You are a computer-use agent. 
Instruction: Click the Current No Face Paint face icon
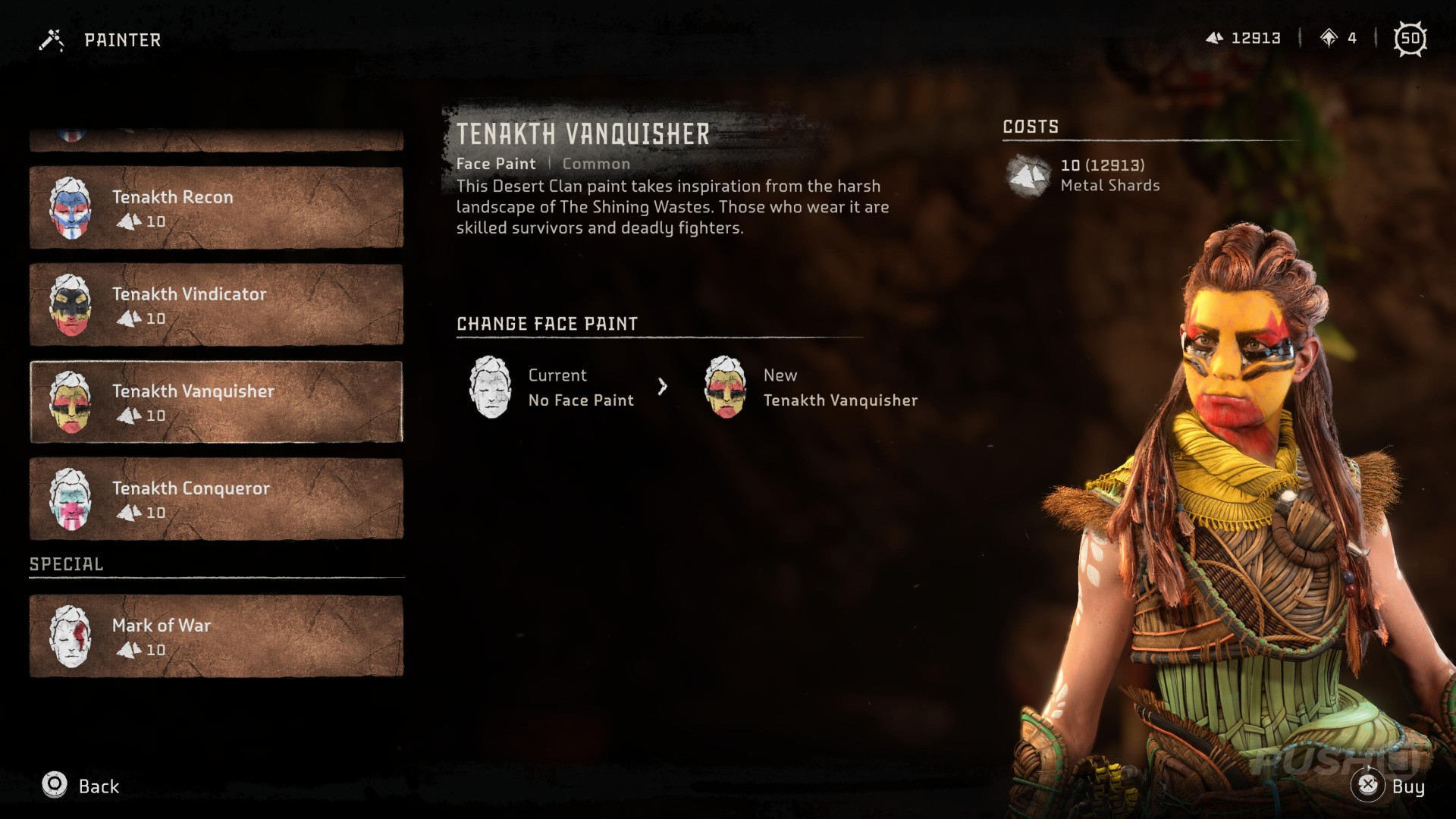pyautogui.click(x=491, y=387)
